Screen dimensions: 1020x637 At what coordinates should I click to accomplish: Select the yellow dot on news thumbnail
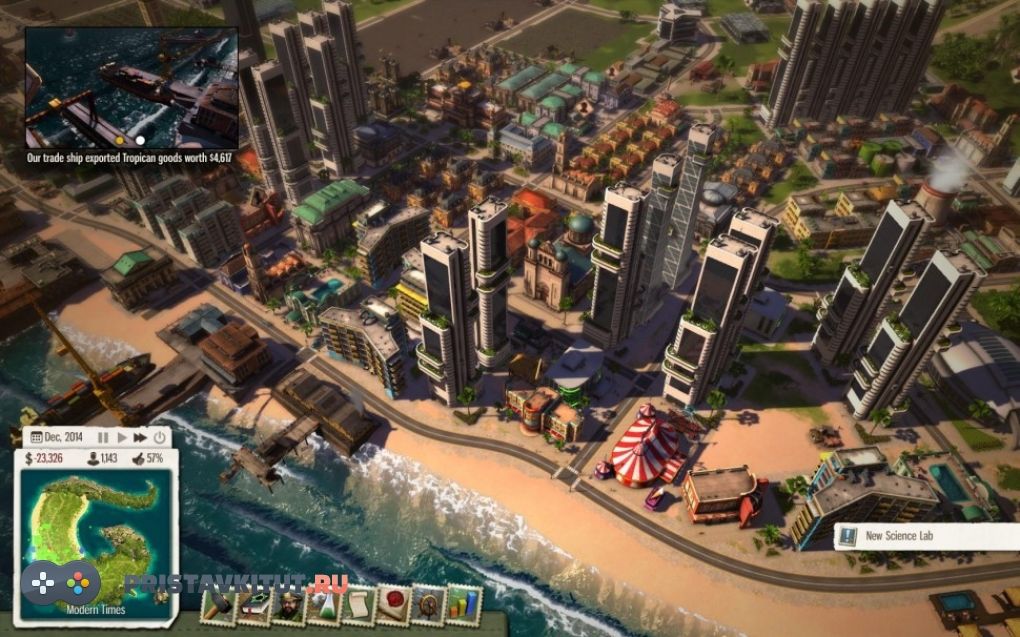(x=121, y=141)
